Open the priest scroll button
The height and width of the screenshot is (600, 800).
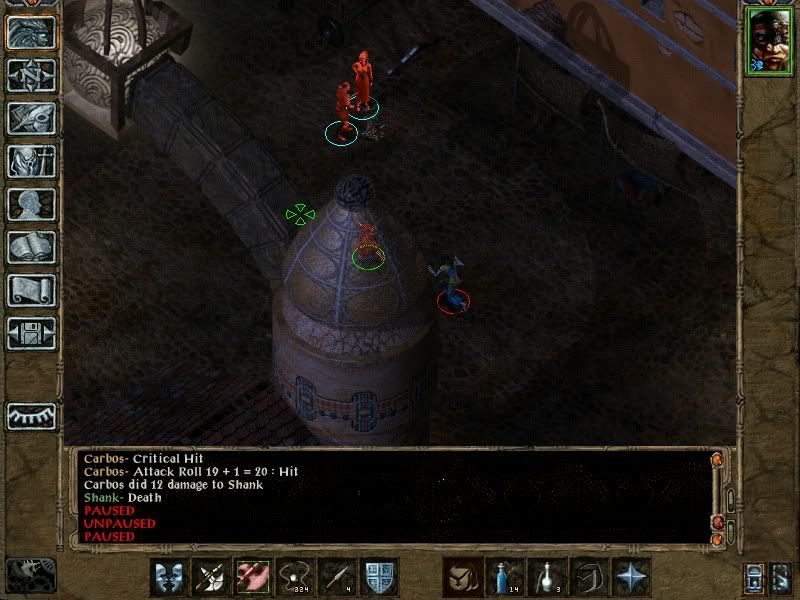pyautogui.click(x=32, y=290)
